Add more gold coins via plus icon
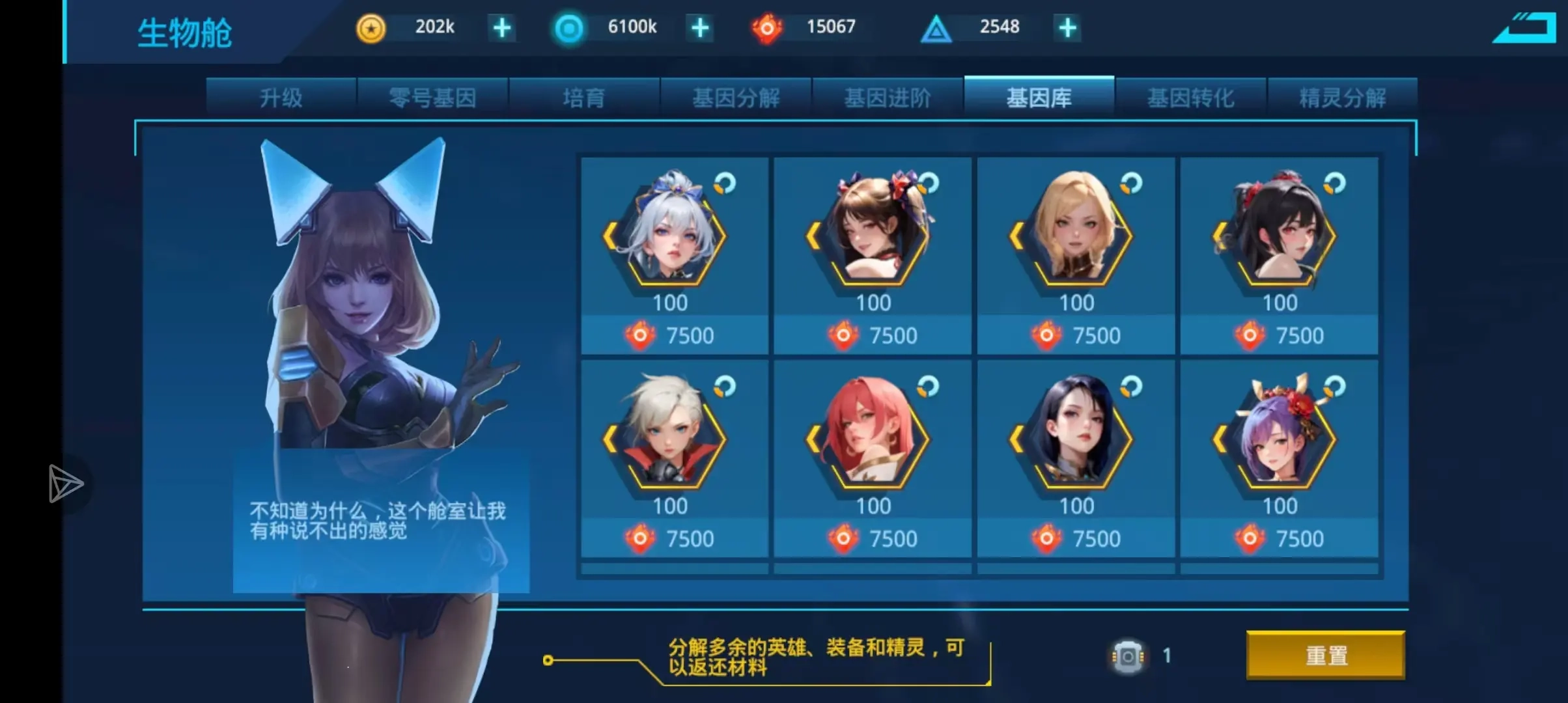The image size is (1568, 703). tap(501, 27)
